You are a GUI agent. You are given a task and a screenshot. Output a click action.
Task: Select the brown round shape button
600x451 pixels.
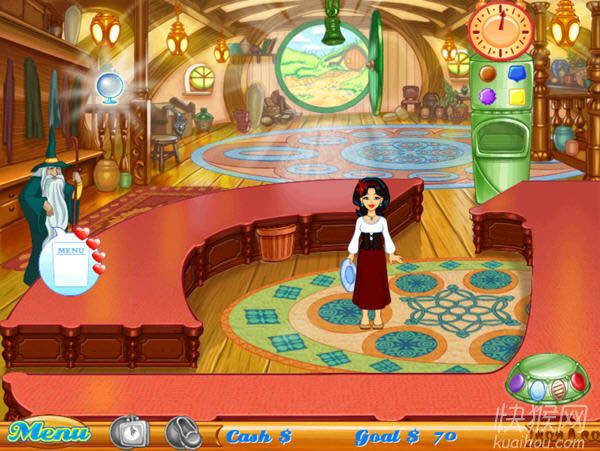click(x=487, y=73)
